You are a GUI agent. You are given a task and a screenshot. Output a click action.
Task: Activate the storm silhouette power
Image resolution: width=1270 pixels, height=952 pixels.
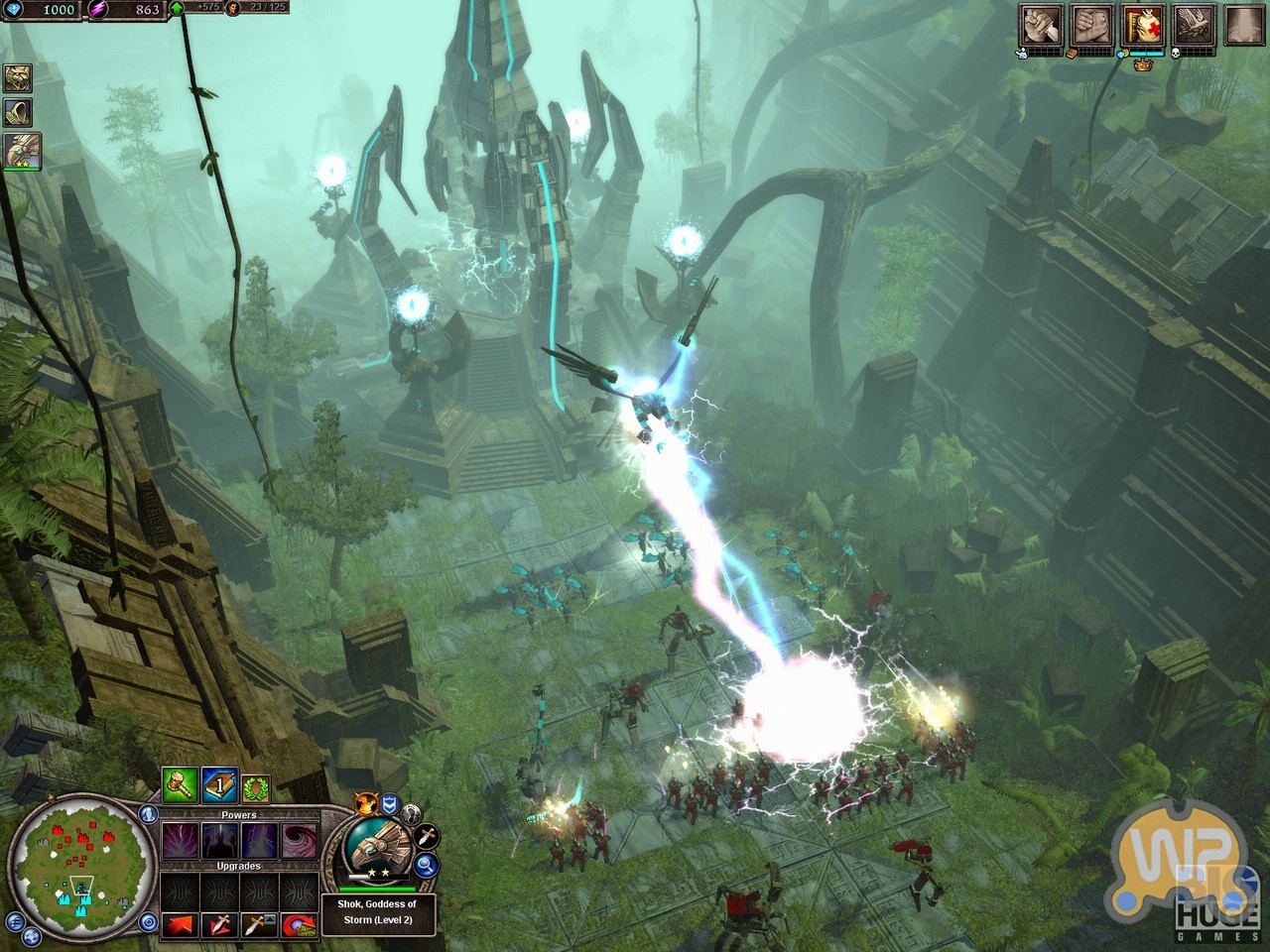click(x=219, y=841)
